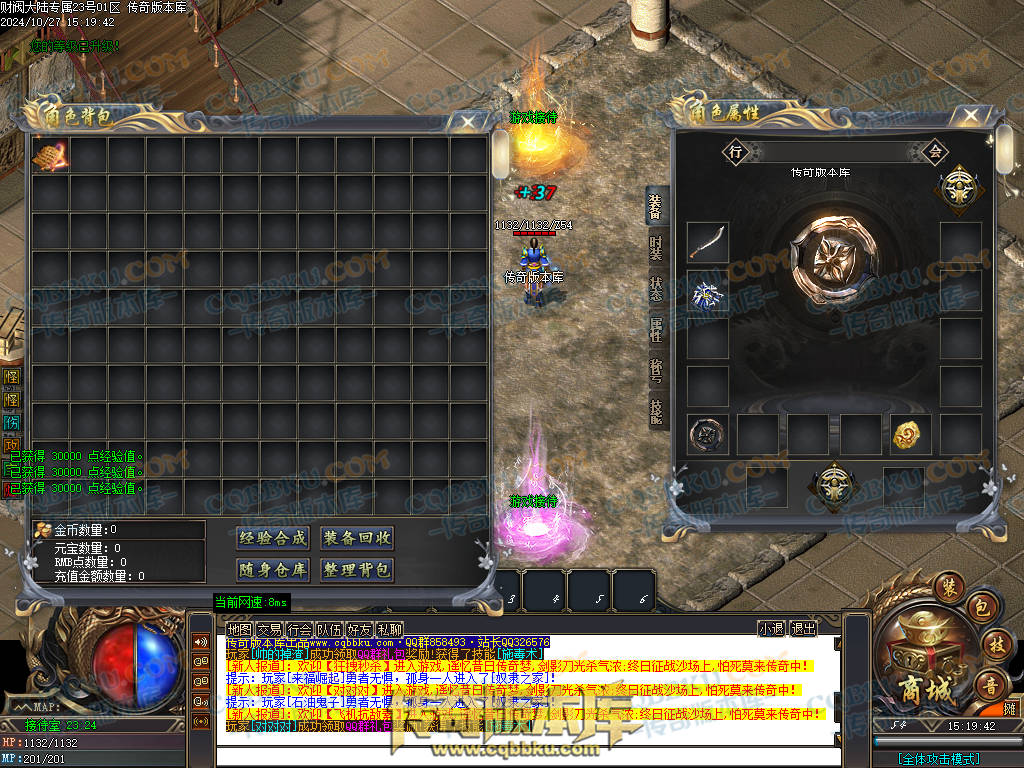Click the 退出 exit button

click(803, 629)
